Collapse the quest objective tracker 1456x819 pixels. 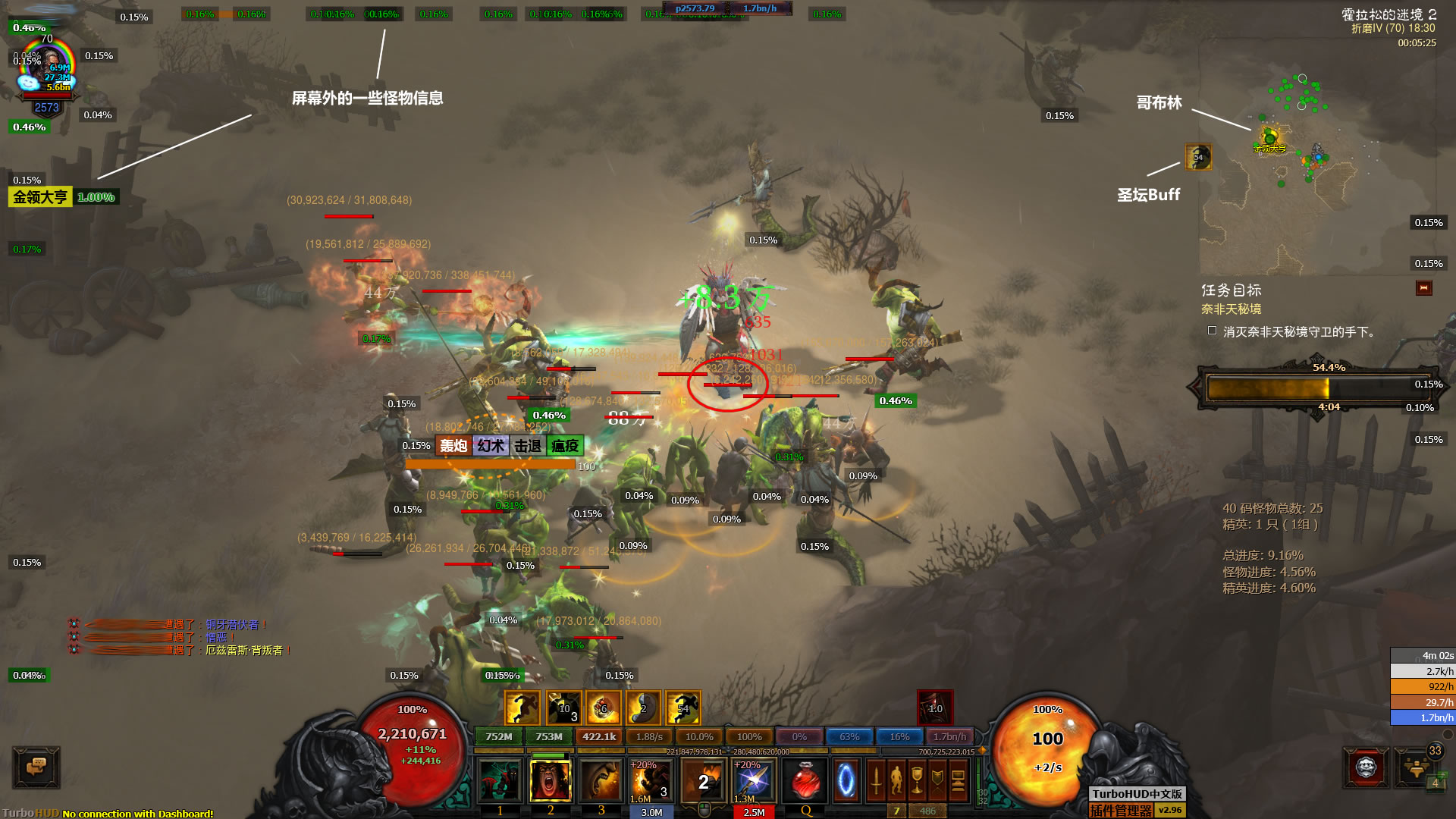coord(1423,288)
